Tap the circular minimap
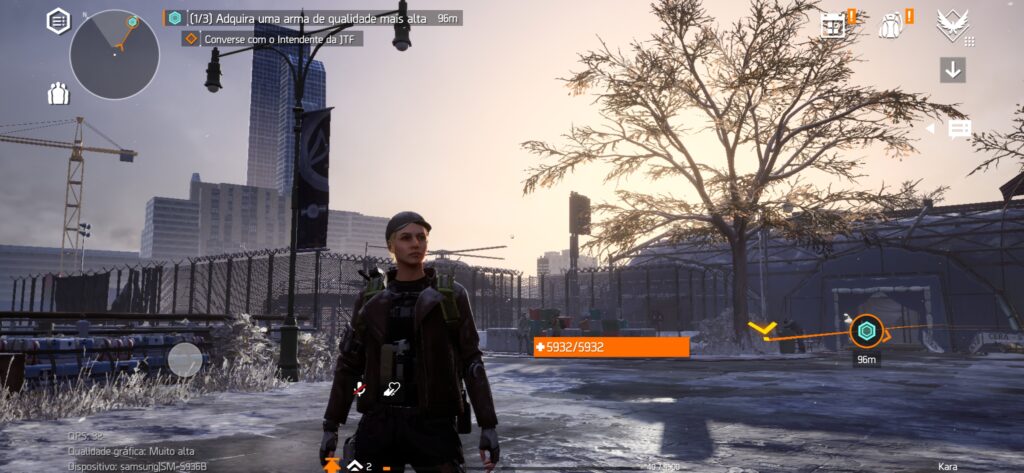The image size is (1024, 473). coord(114,54)
